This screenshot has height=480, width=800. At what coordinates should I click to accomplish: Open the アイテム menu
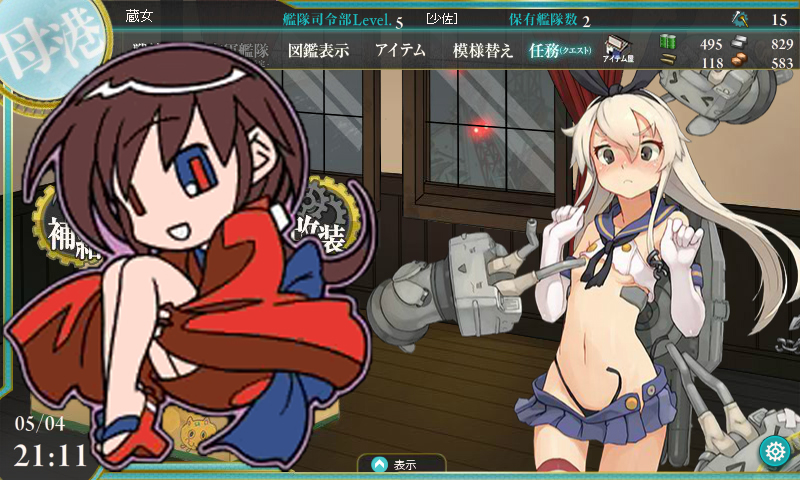pyautogui.click(x=400, y=50)
